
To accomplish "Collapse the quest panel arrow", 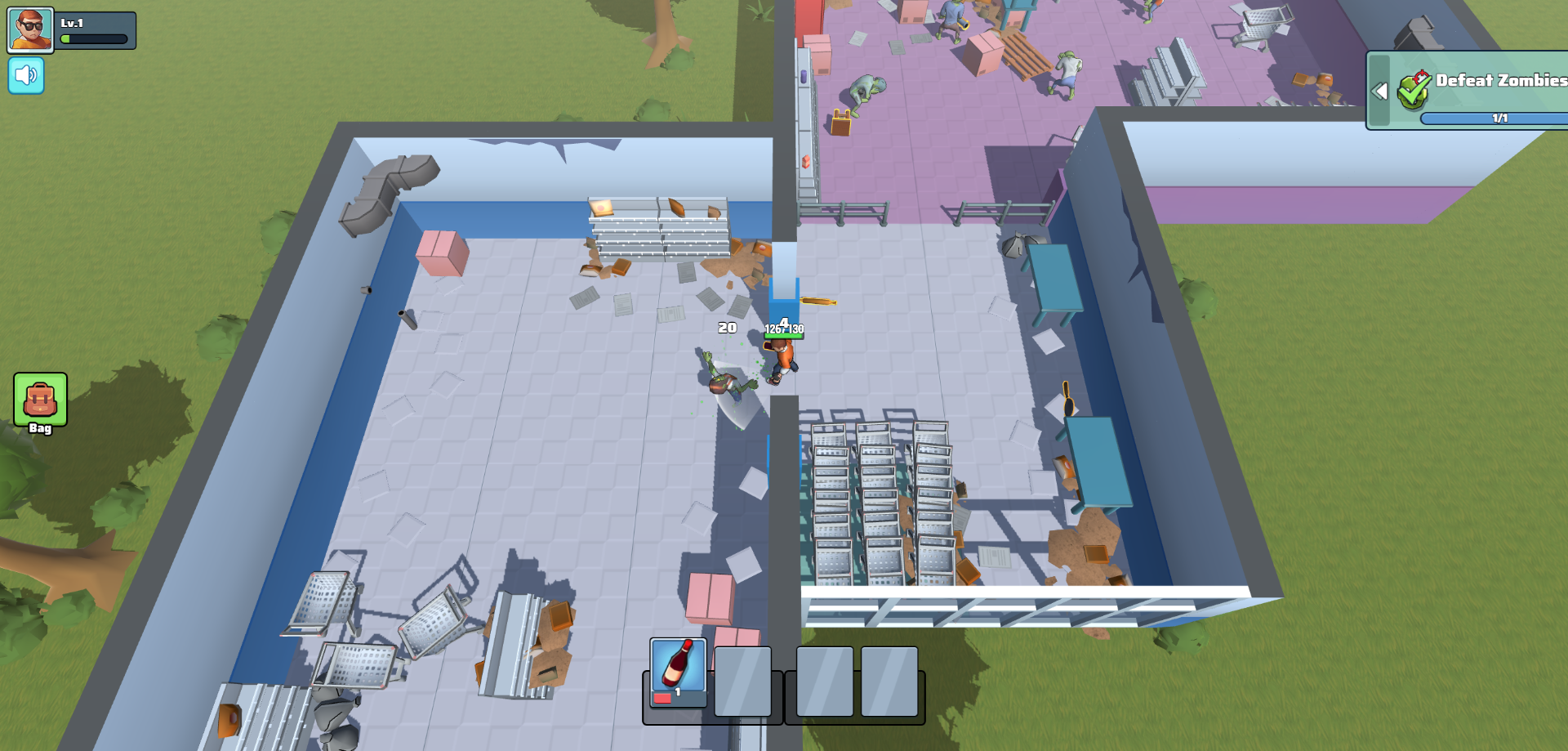I will (x=1379, y=91).
